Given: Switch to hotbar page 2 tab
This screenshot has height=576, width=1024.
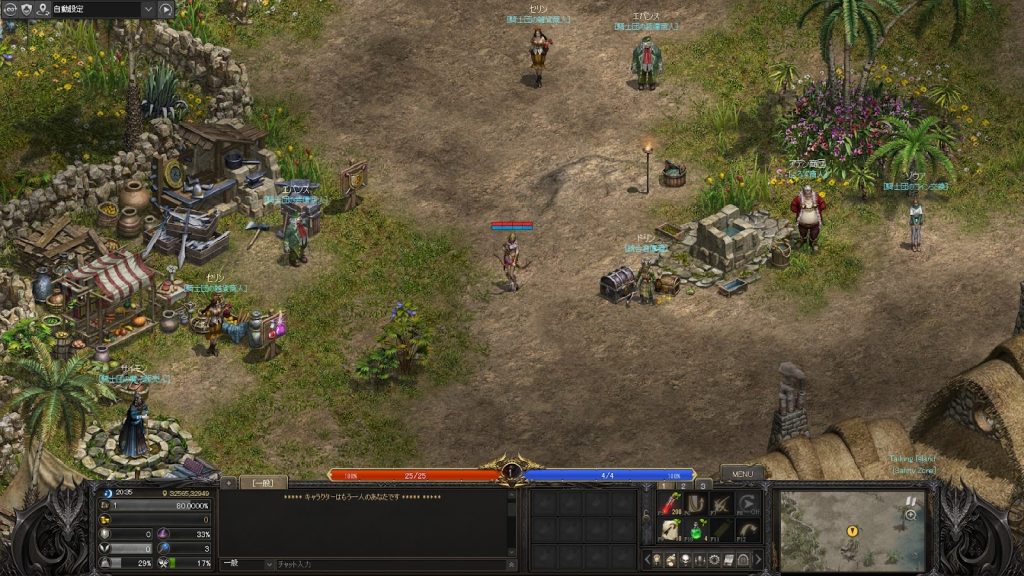Looking at the screenshot, I should point(682,485).
